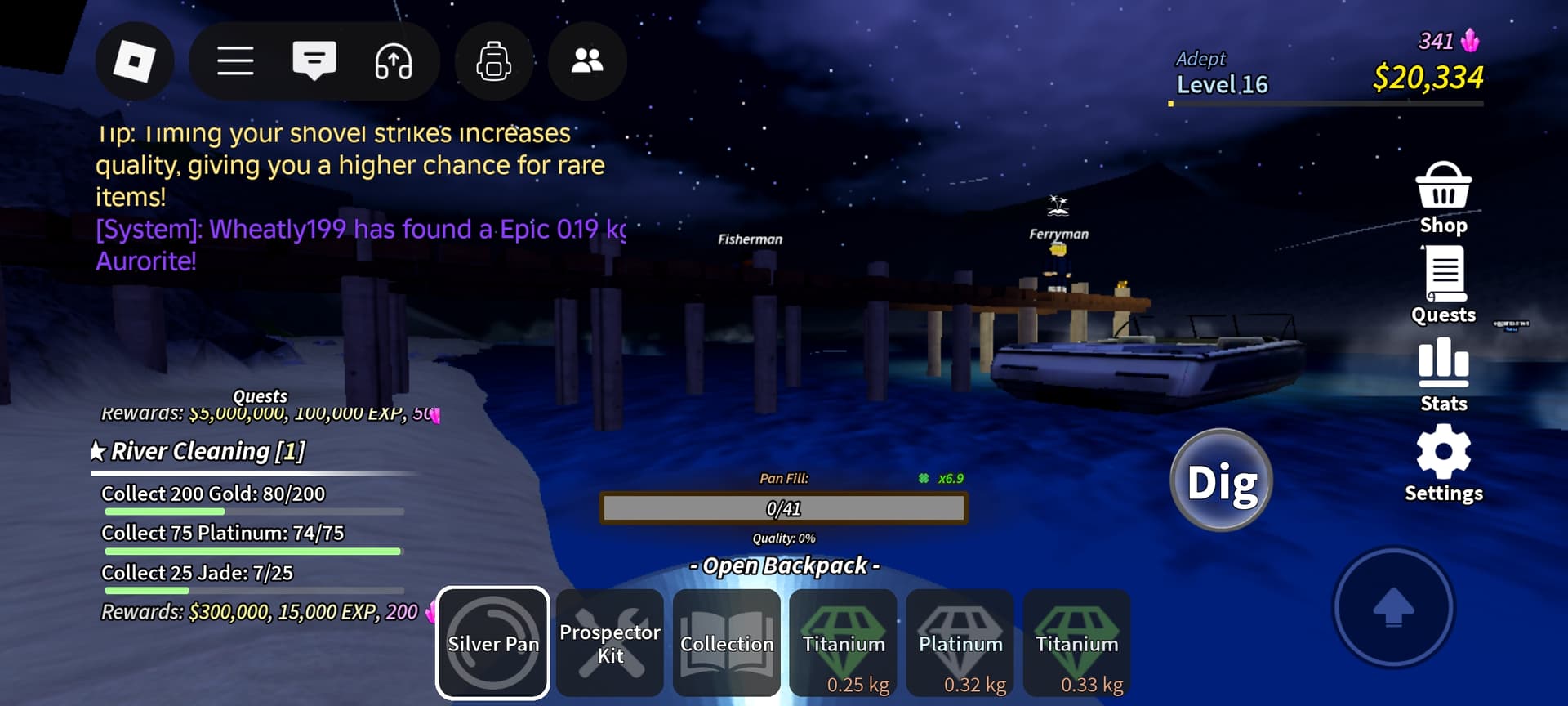Open the Roblox main menu
1568x706 pixels.
click(236, 61)
